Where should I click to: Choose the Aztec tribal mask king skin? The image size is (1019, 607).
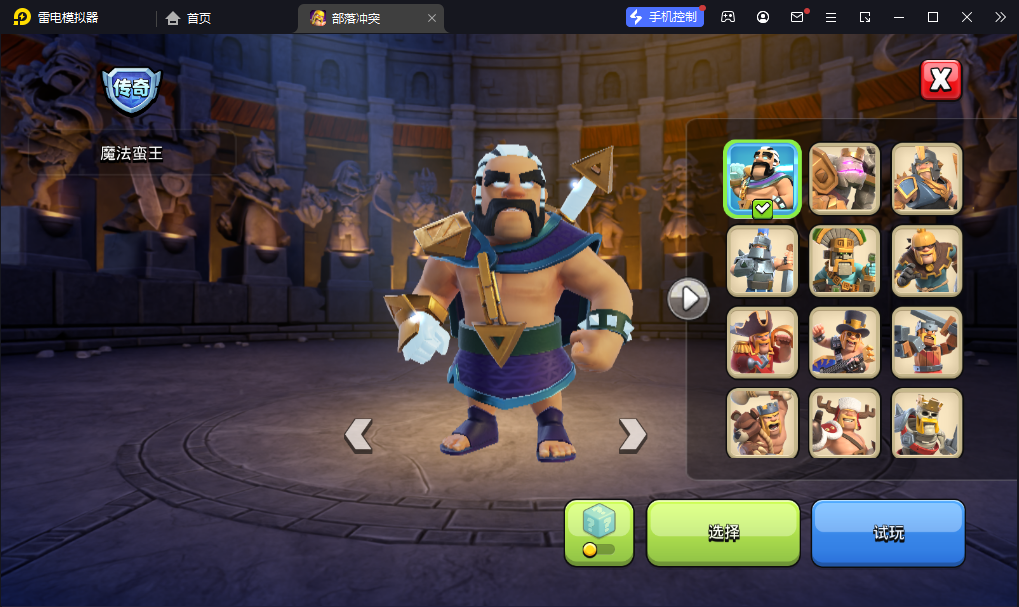point(845,261)
